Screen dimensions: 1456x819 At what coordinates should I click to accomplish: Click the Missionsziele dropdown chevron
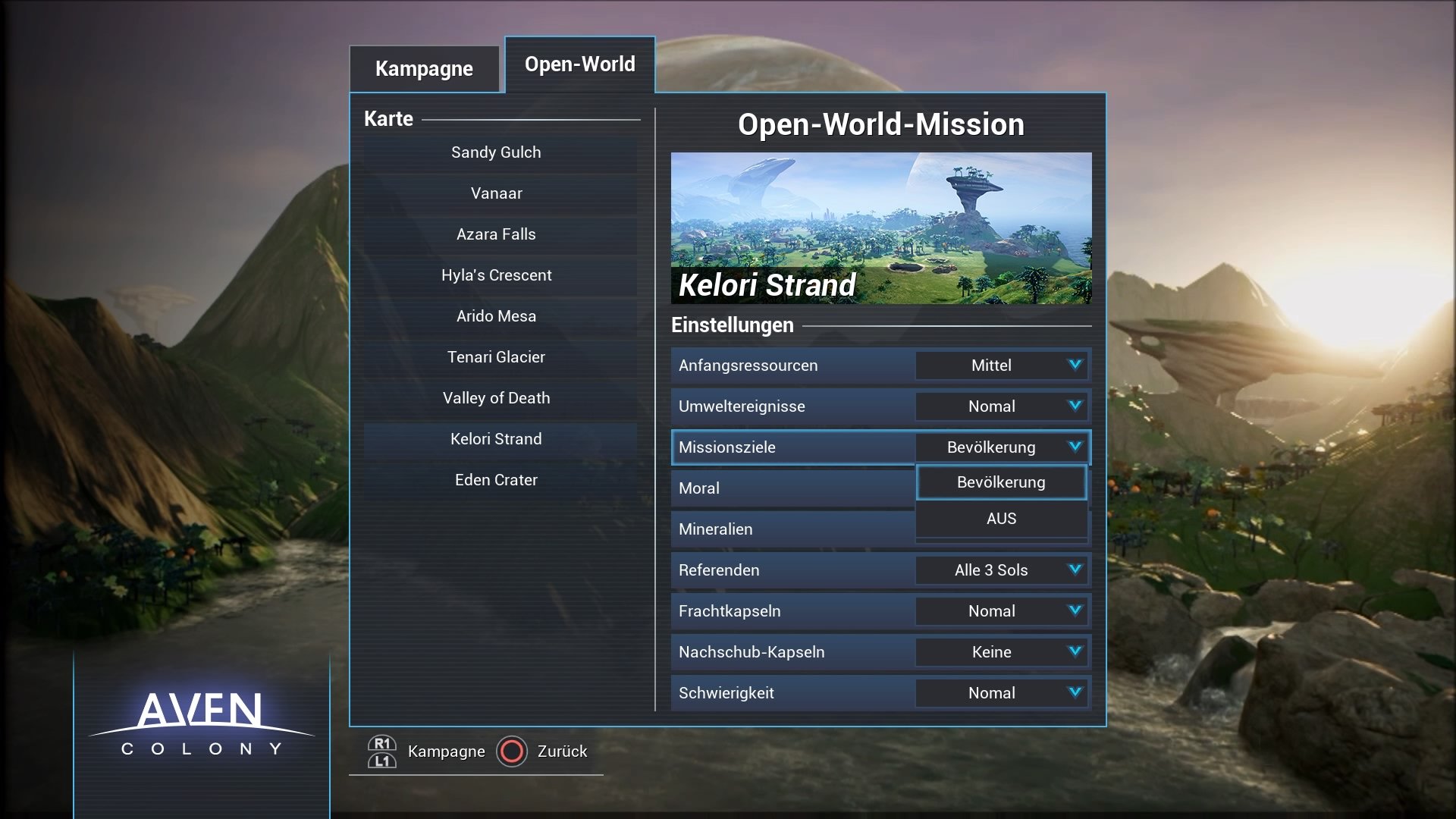click(x=1074, y=447)
